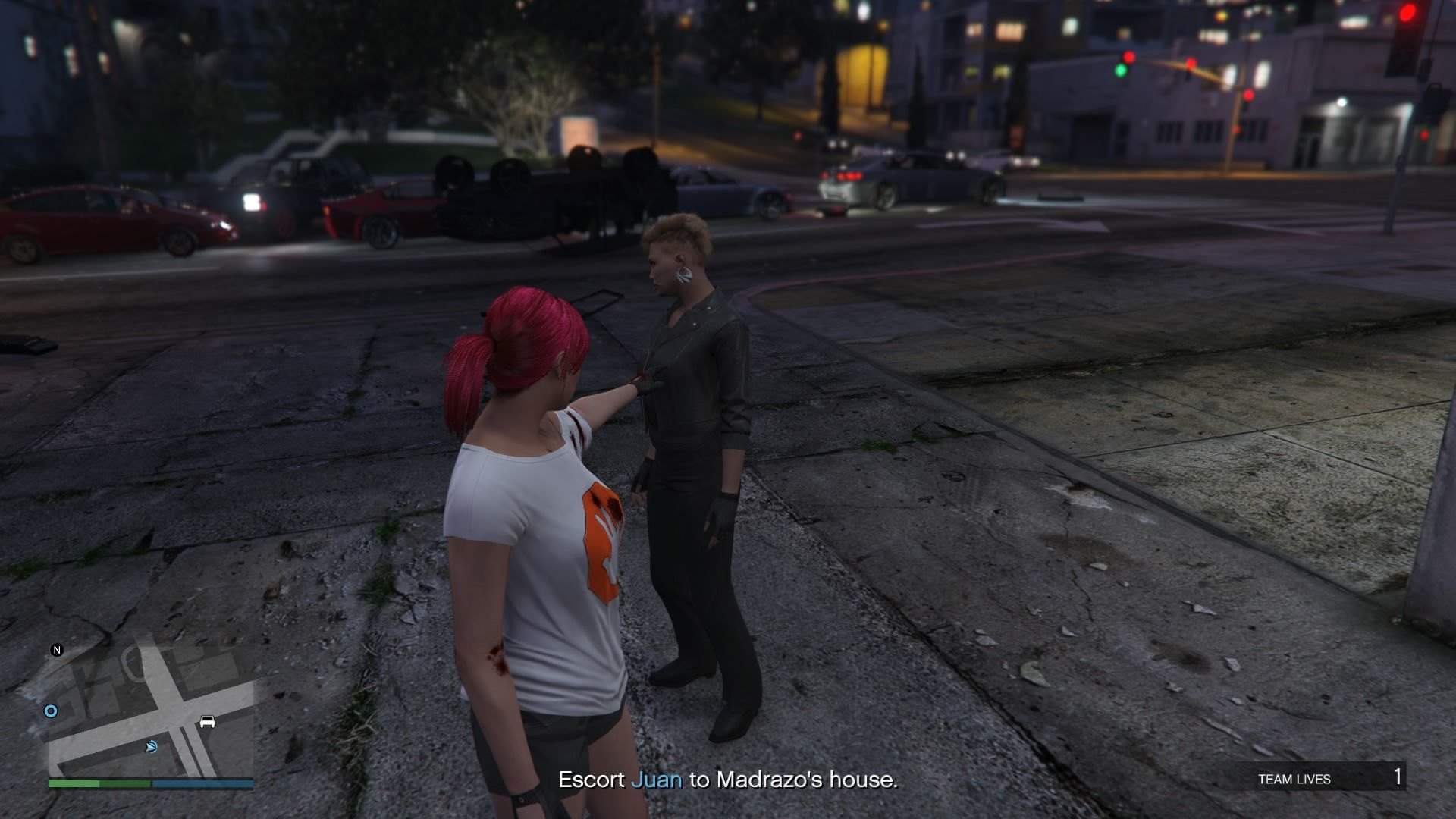Select Juan's name in the subtitle text
Image resolution: width=1456 pixels, height=819 pixels.
pos(657,781)
